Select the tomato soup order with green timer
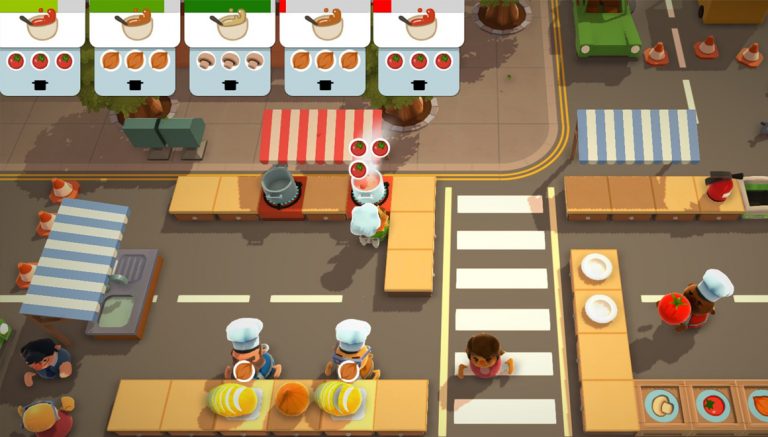This screenshot has width=768, height=437. (41, 48)
